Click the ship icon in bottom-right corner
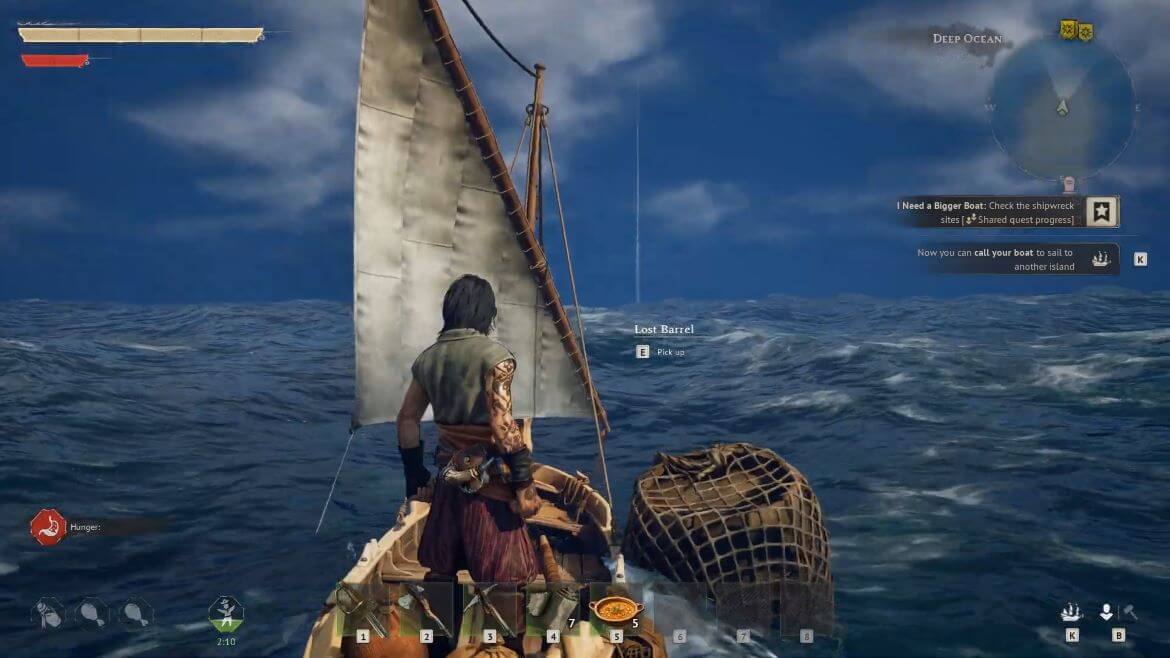Screen dimensions: 1170x658 coord(1072,612)
